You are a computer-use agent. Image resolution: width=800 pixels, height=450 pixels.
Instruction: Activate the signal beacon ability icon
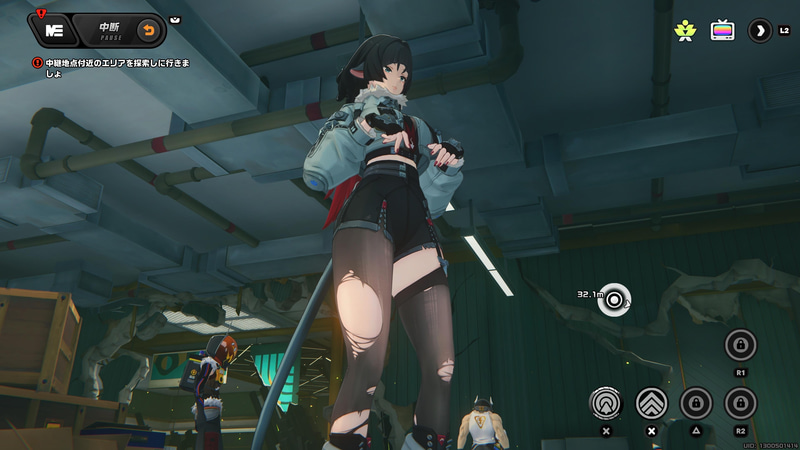pyautogui.click(x=606, y=403)
